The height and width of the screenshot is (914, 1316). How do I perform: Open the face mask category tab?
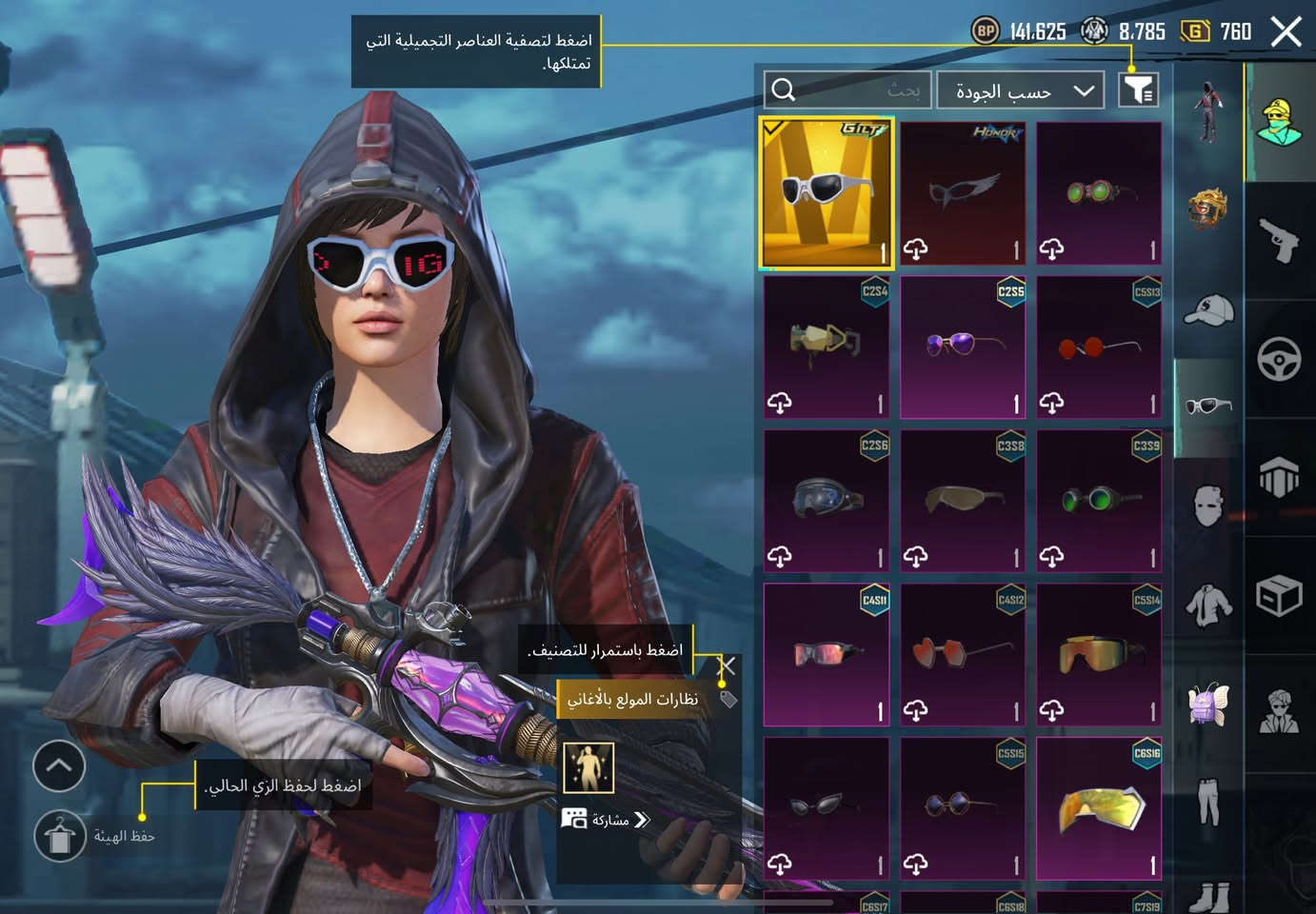1208,505
